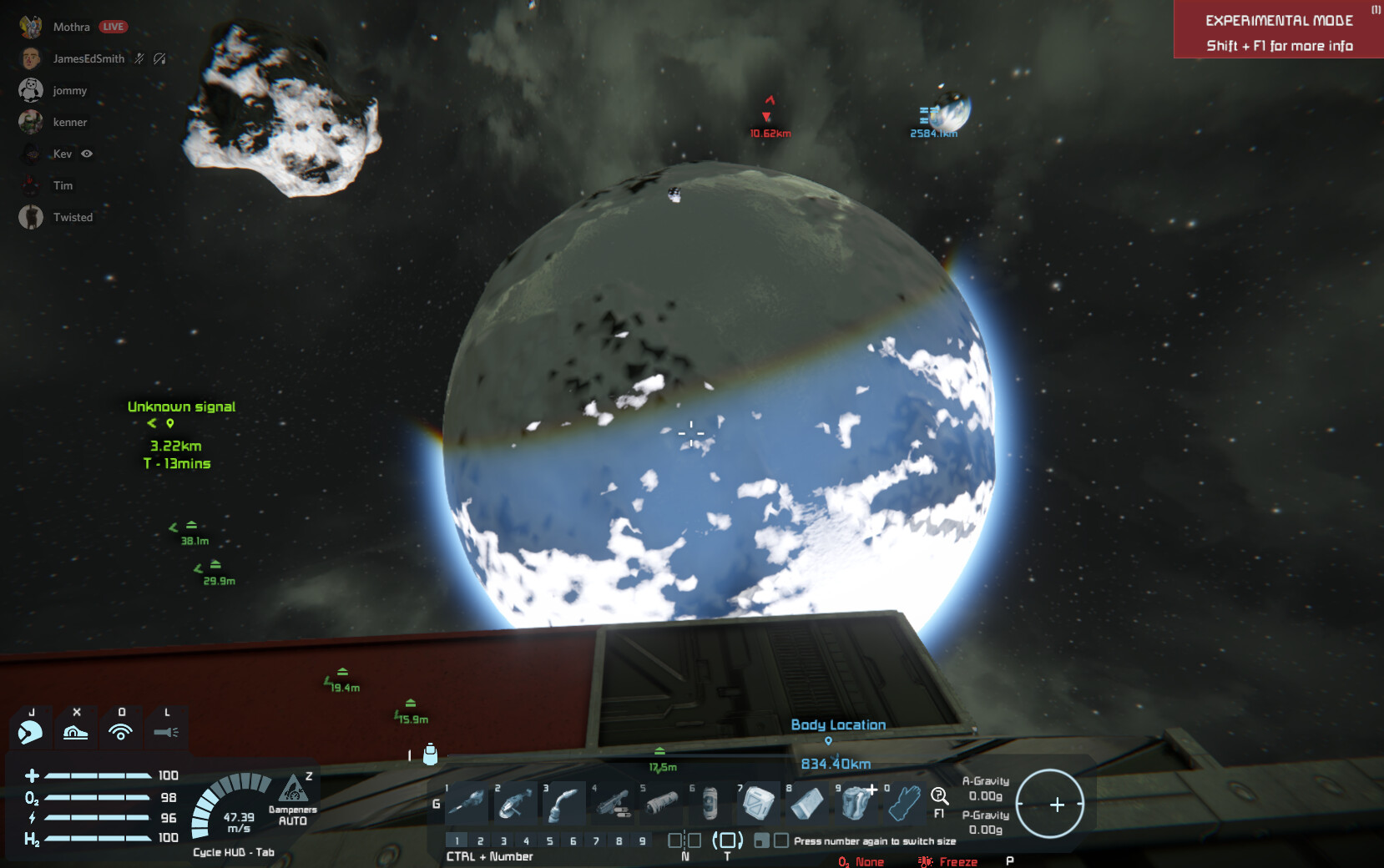The height and width of the screenshot is (868, 1384).
Task: Toggle the flashlight icon
Action: pyautogui.click(x=166, y=732)
